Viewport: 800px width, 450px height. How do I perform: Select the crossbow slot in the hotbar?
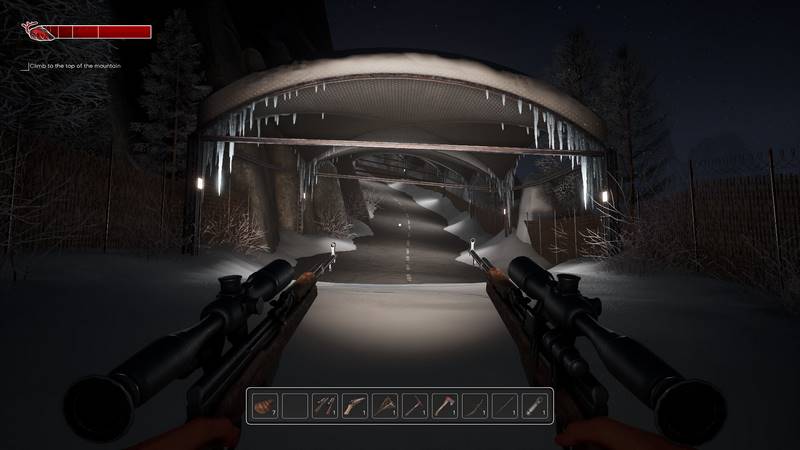(x=384, y=406)
